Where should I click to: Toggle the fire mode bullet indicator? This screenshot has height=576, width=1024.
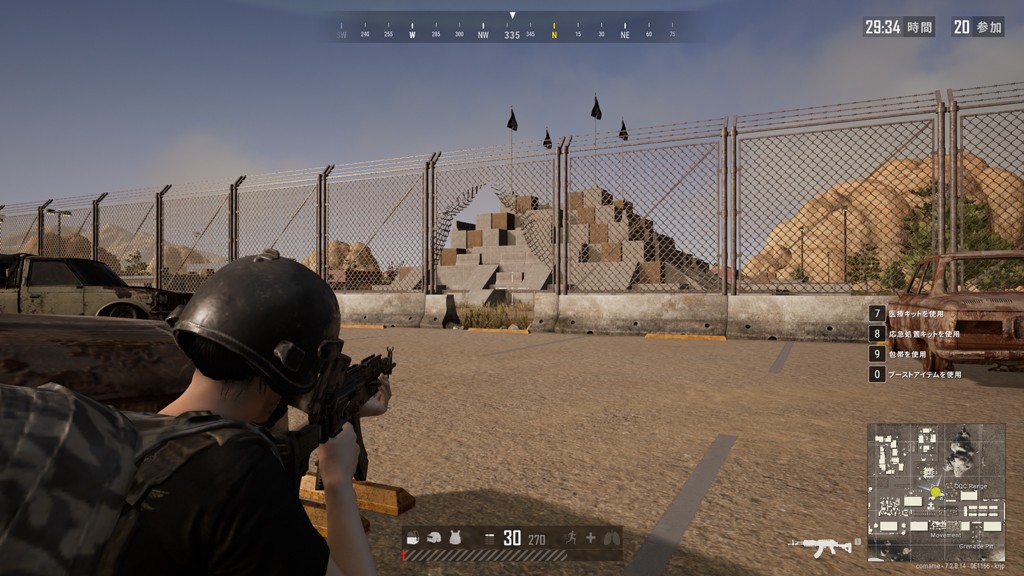[489, 538]
